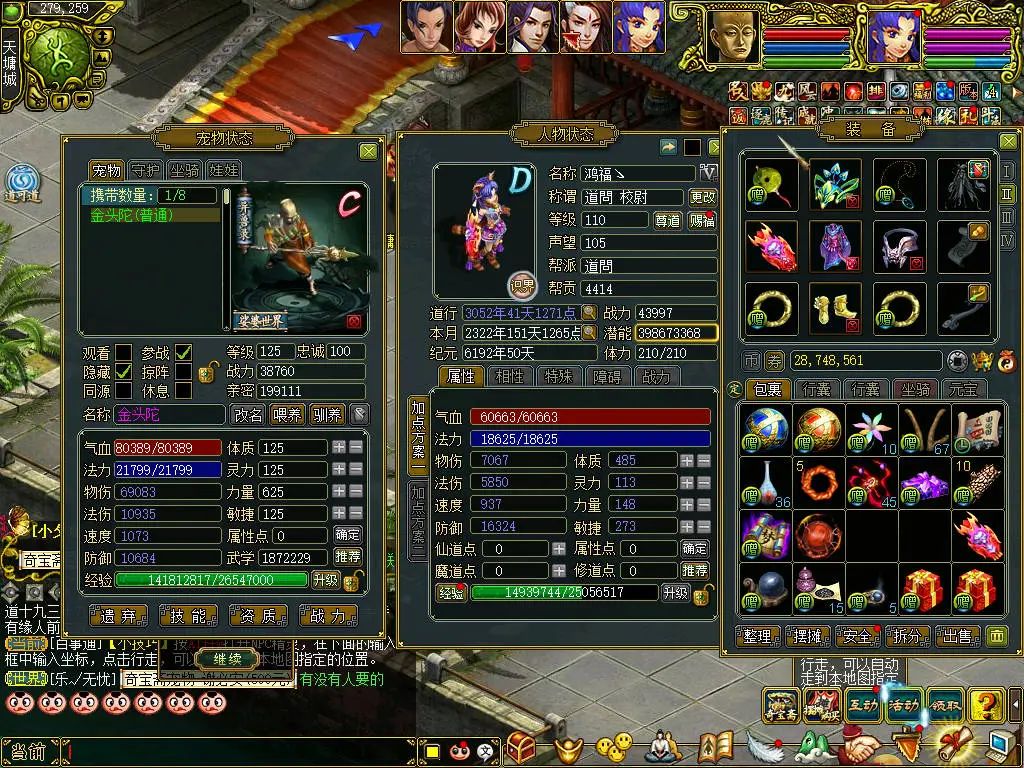Screen dimensions: 1024x768
Task: Open the 摆摊 stall button
Action: point(808,636)
